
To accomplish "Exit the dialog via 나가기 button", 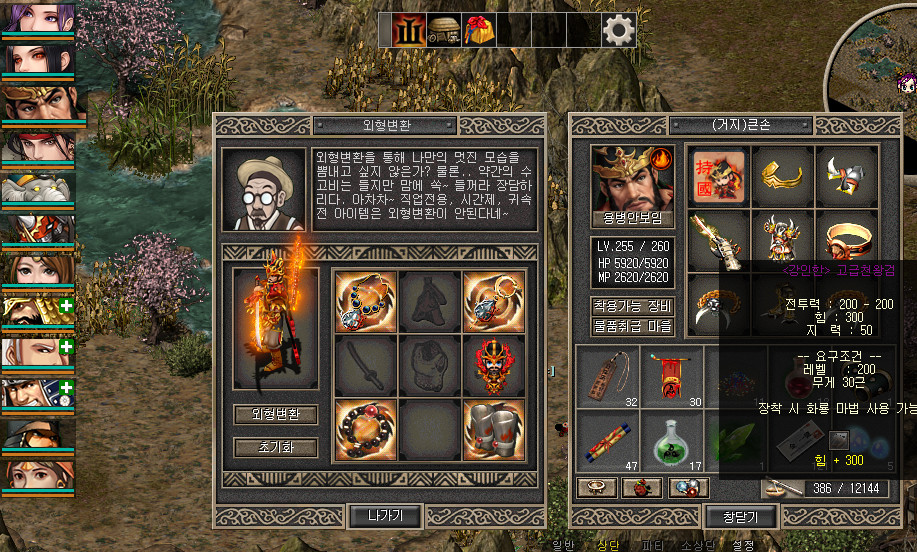I will 385,516.
